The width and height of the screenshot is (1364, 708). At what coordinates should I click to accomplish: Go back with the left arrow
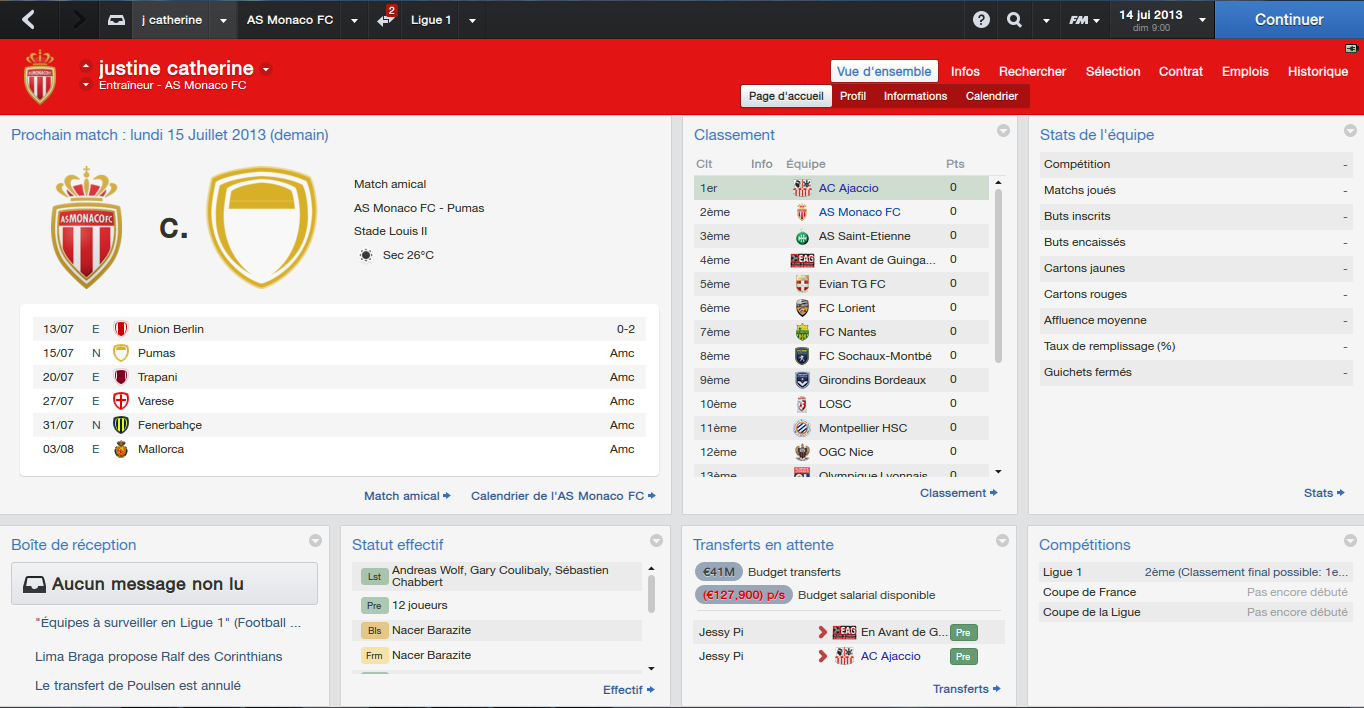click(x=29, y=20)
